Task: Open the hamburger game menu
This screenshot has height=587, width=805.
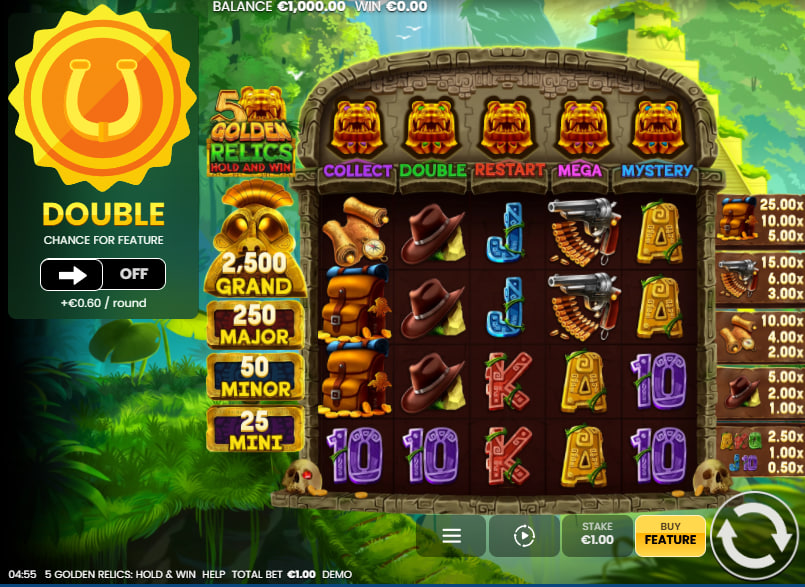Action: [451, 536]
